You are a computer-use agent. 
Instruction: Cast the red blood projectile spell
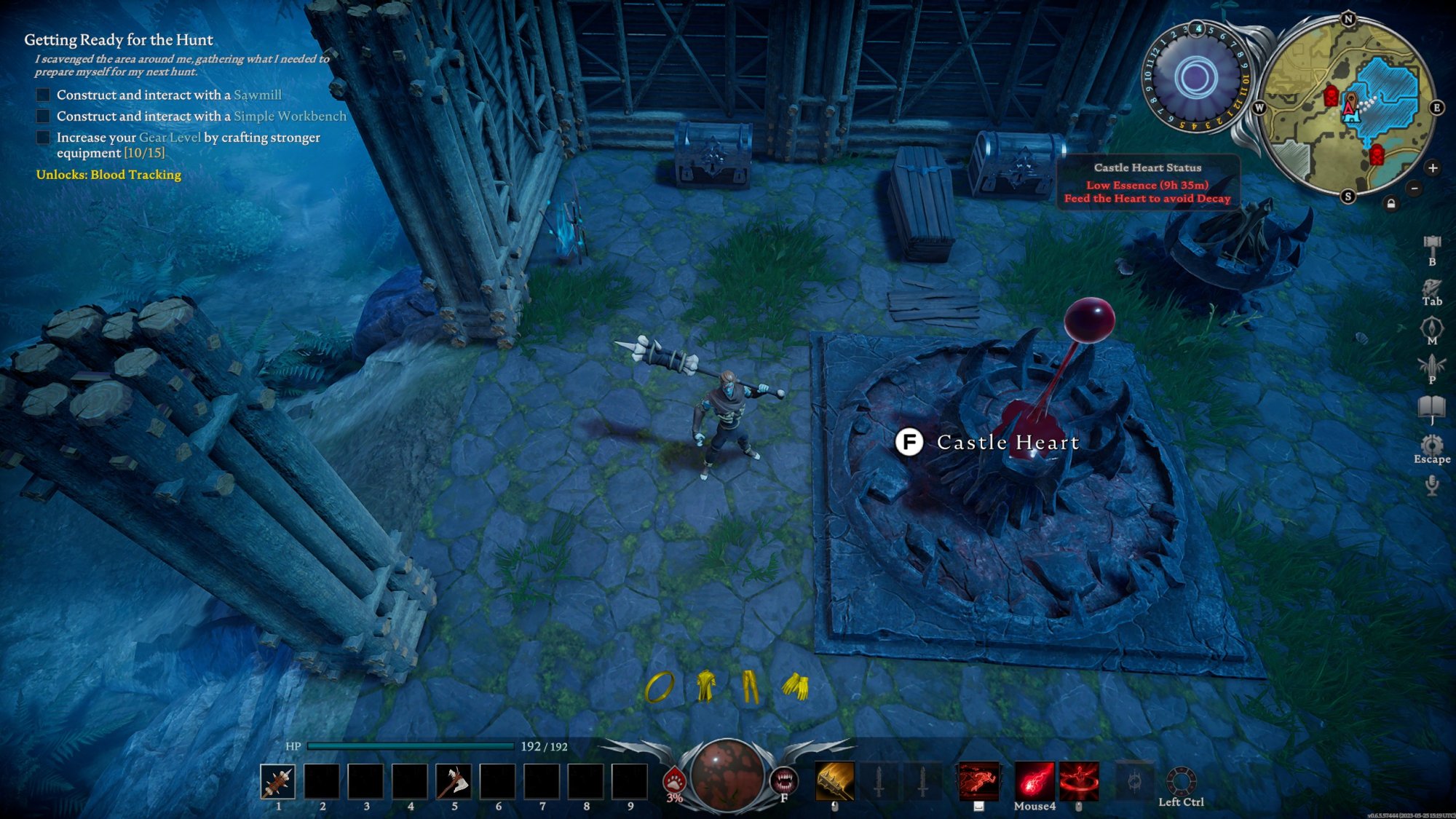(1034, 780)
